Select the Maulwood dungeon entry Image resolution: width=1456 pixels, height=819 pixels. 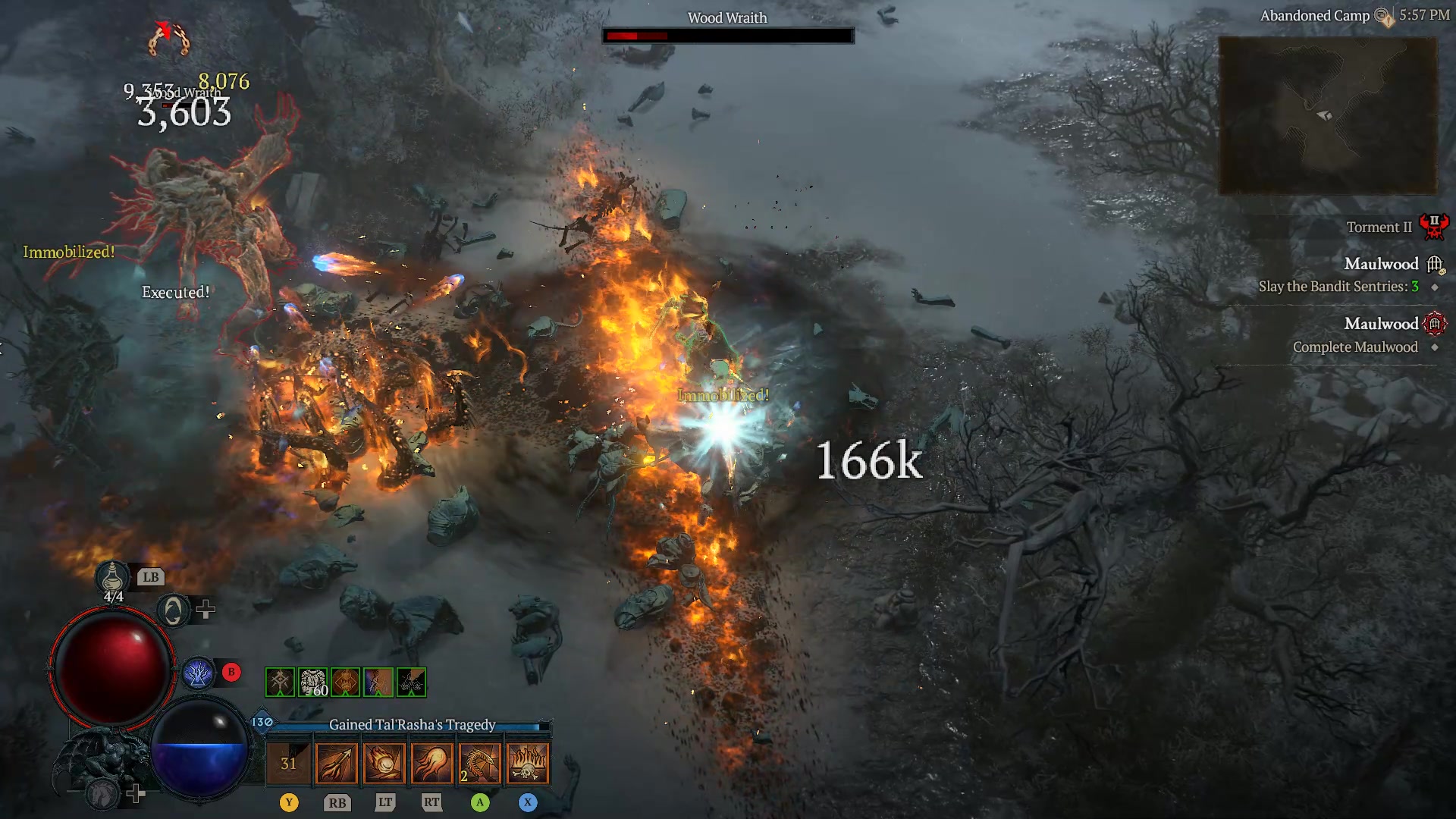pyautogui.click(x=1380, y=324)
